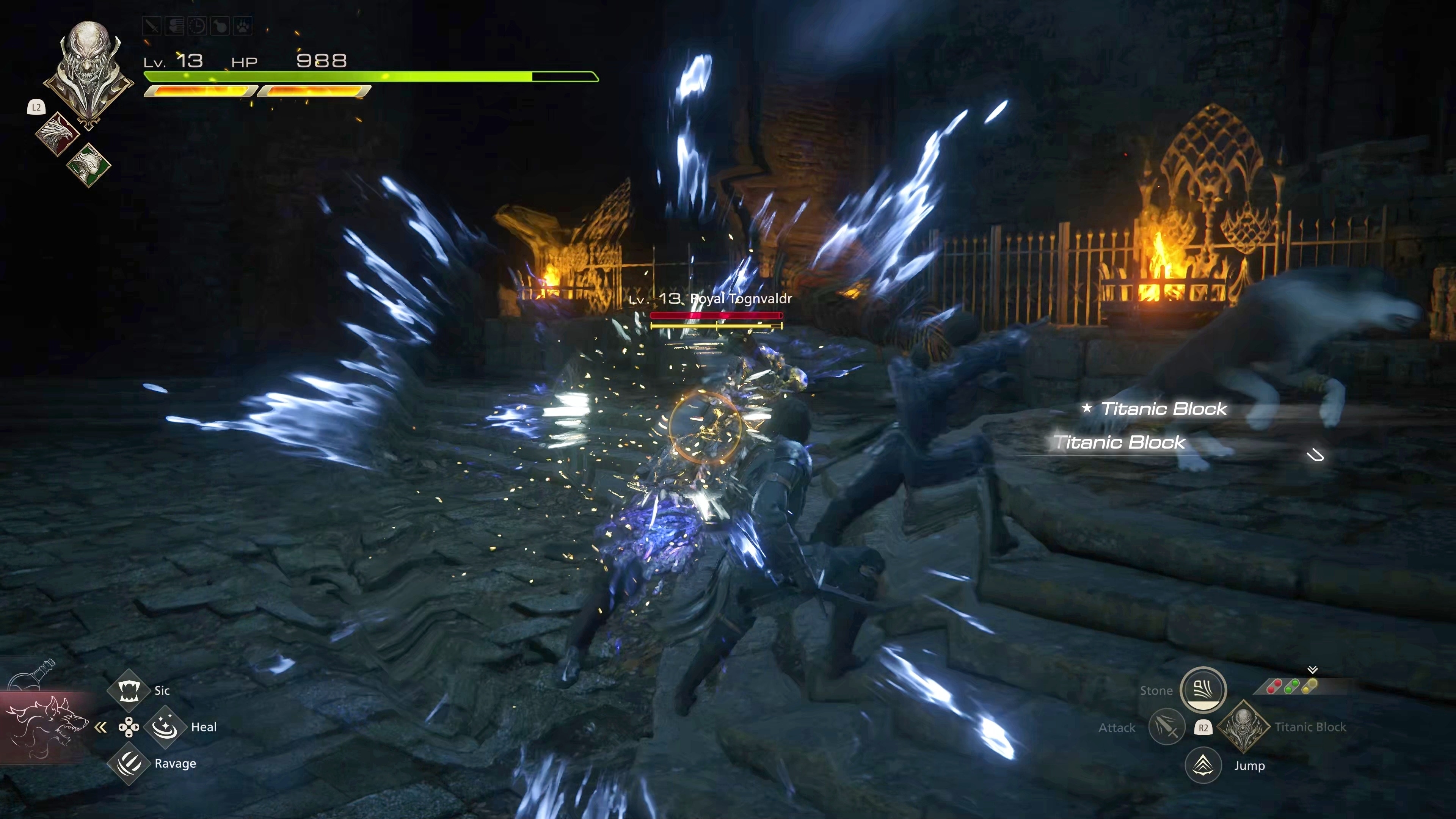
Task: Activate the Ravage command icon
Action: [x=128, y=764]
